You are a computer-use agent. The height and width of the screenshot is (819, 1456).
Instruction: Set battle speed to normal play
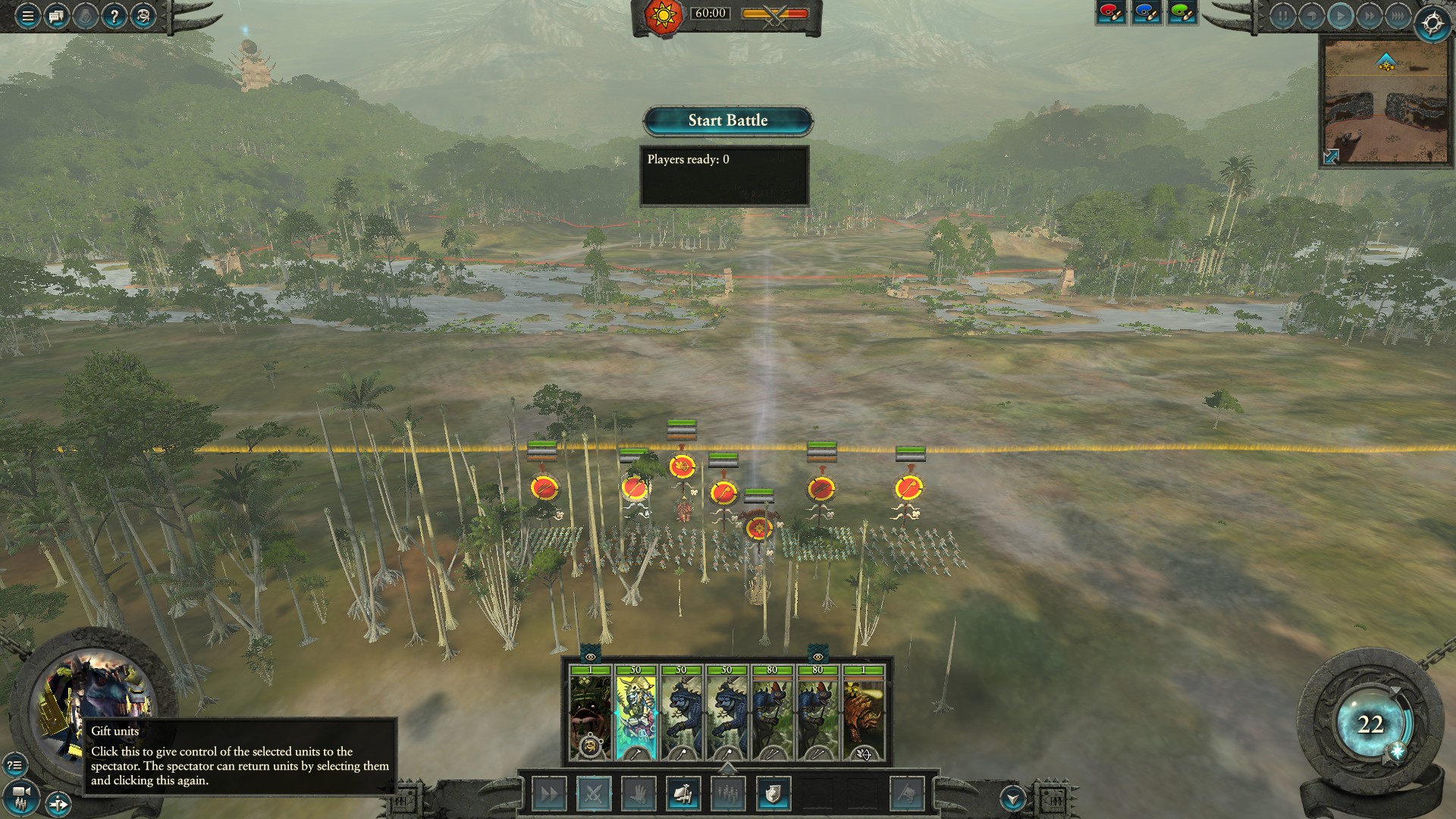1340,16
